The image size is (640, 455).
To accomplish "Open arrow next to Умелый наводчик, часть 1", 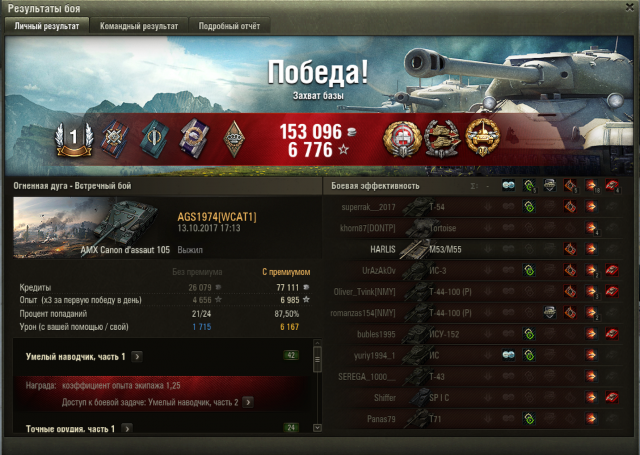I will pyautogui.click(x=137, y=356).
